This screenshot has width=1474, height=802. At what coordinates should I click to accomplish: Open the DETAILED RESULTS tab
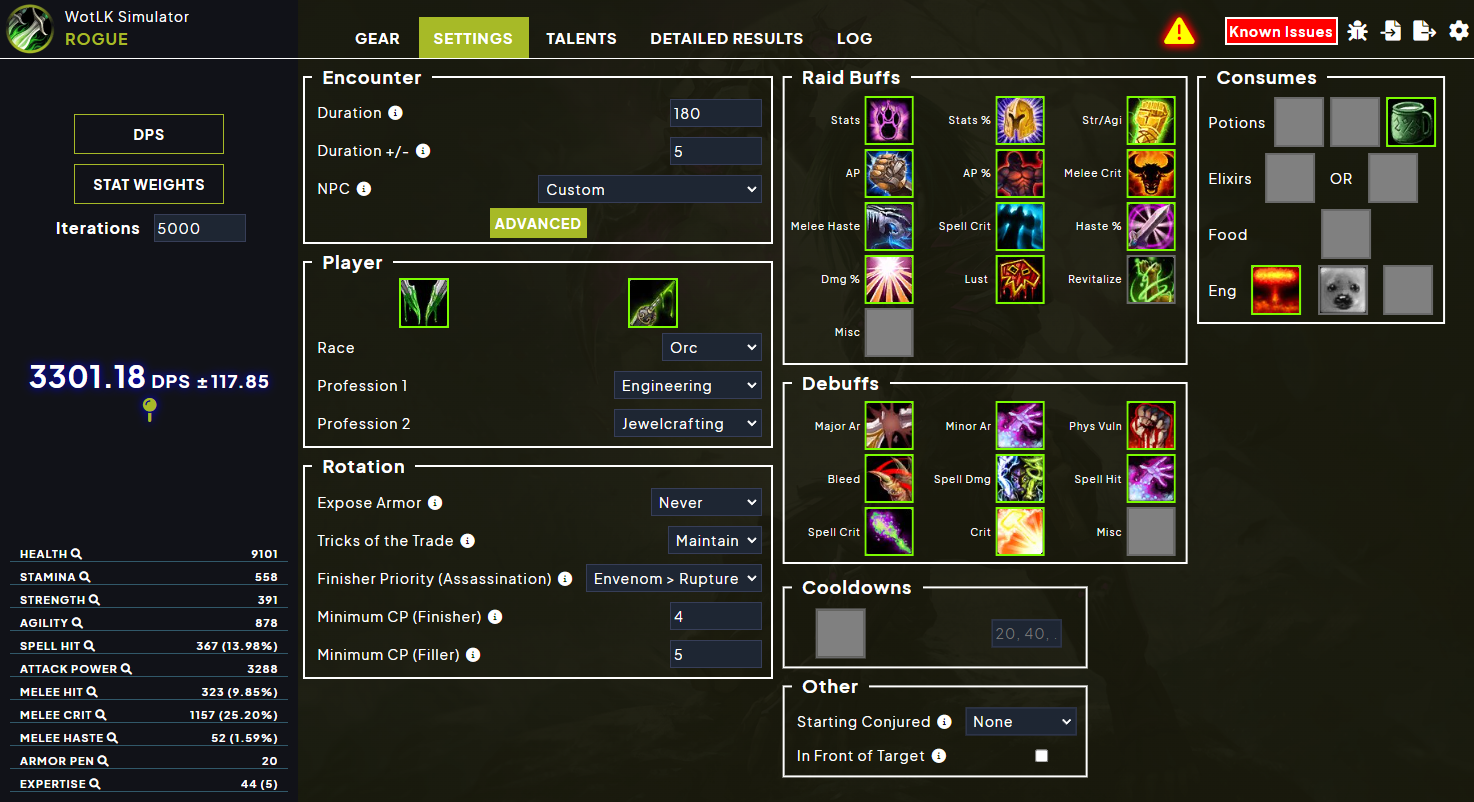[x=727, y=38]
